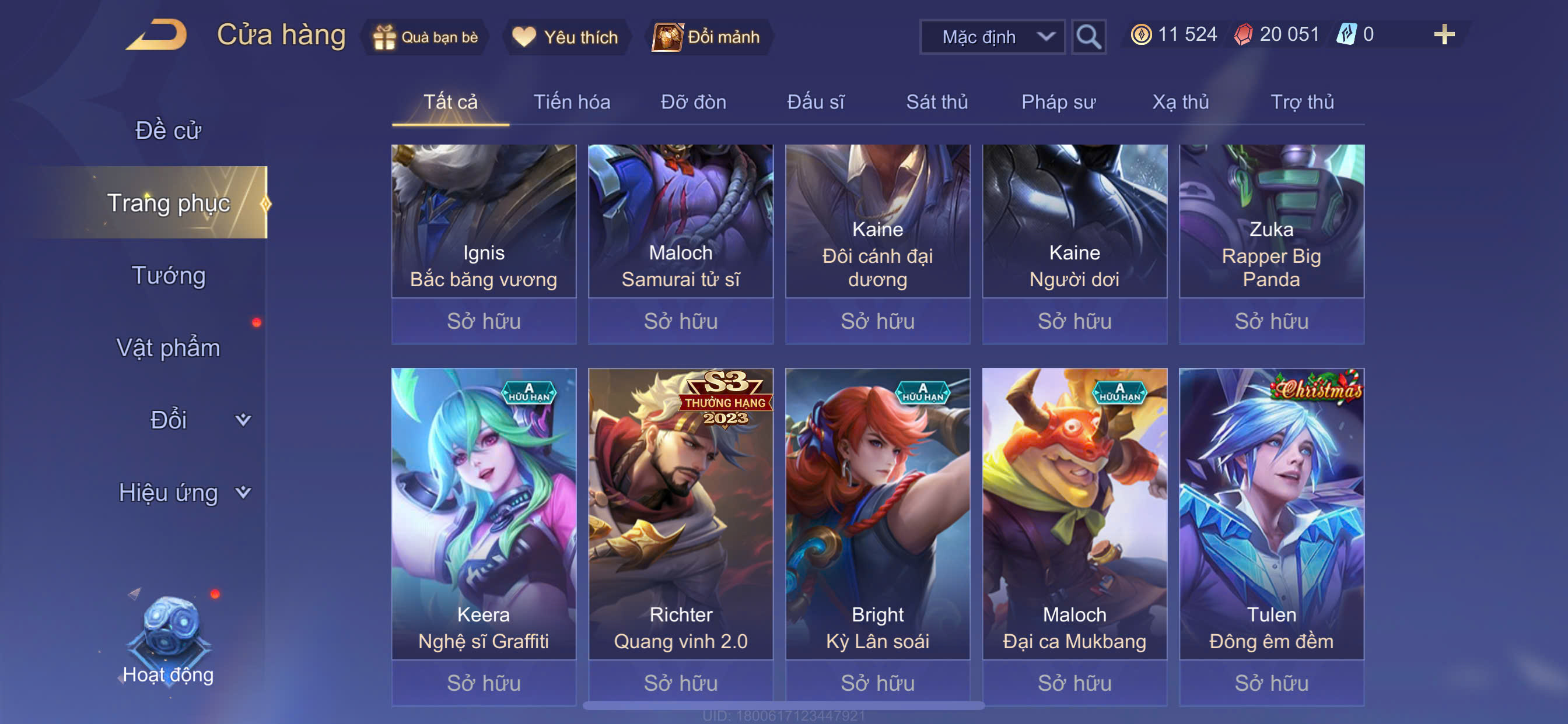Switch to the Đấu sĩ tab
The image size is (1568, 724).
coord(815,101)
